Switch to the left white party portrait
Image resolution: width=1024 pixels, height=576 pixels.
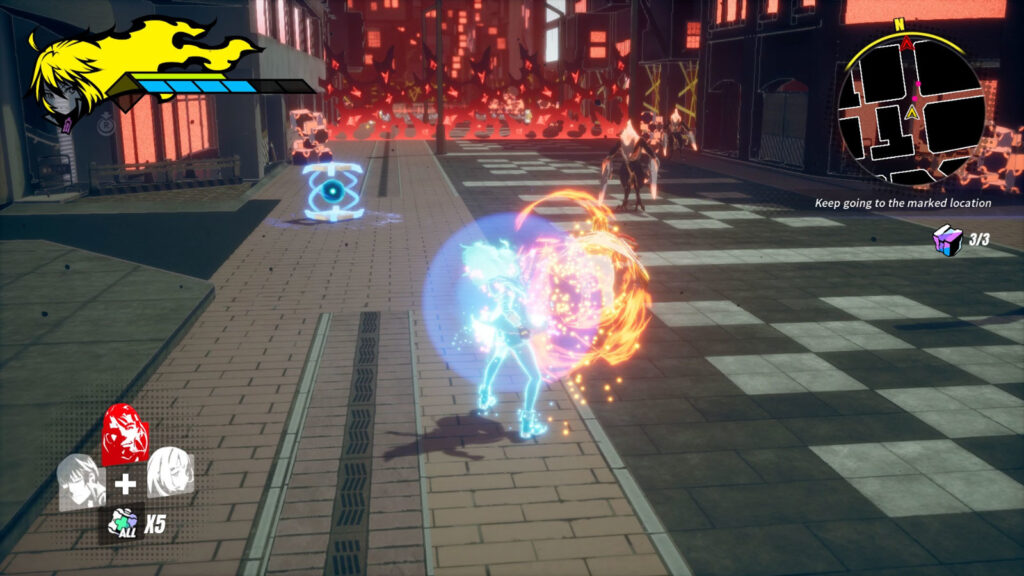(82, 481)
